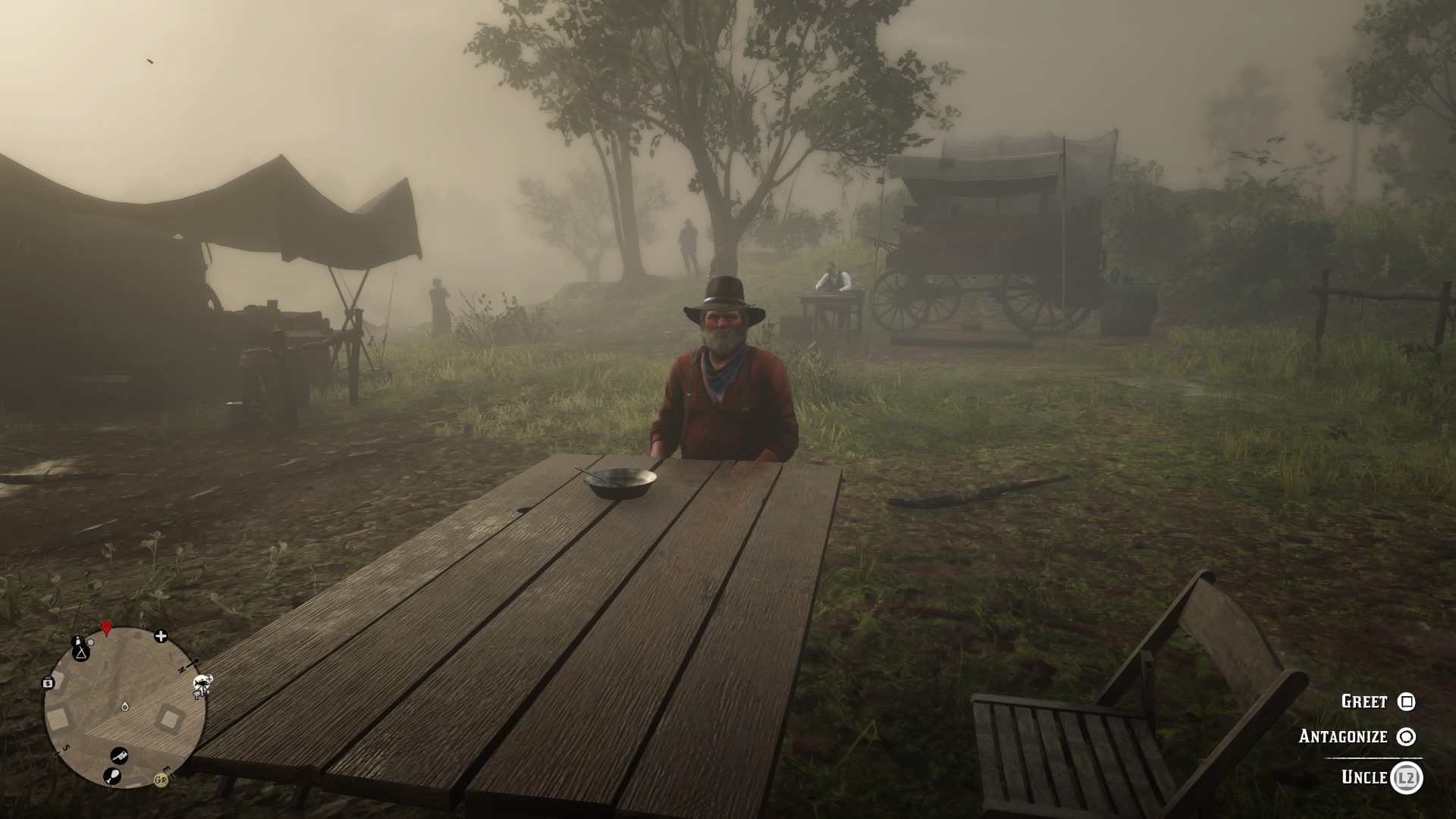Click the white droplet marker at minimap center
Screen dimensions: 1456x819
tap(124, 706)
